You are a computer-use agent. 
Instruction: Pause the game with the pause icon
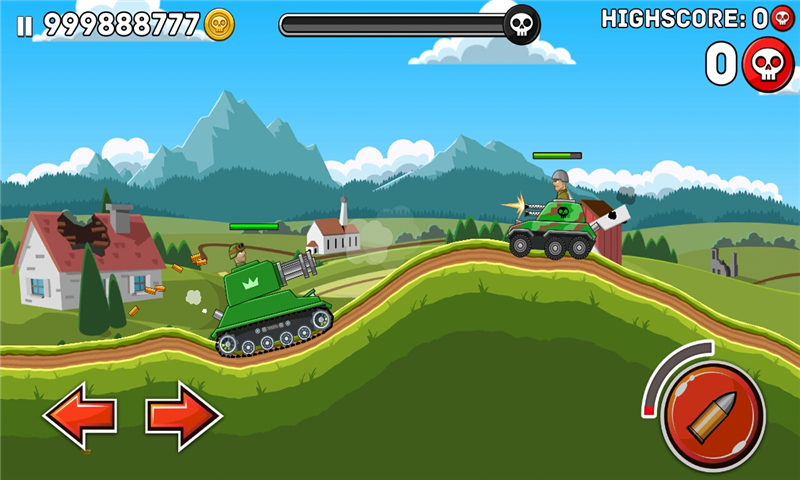[25, 25]
